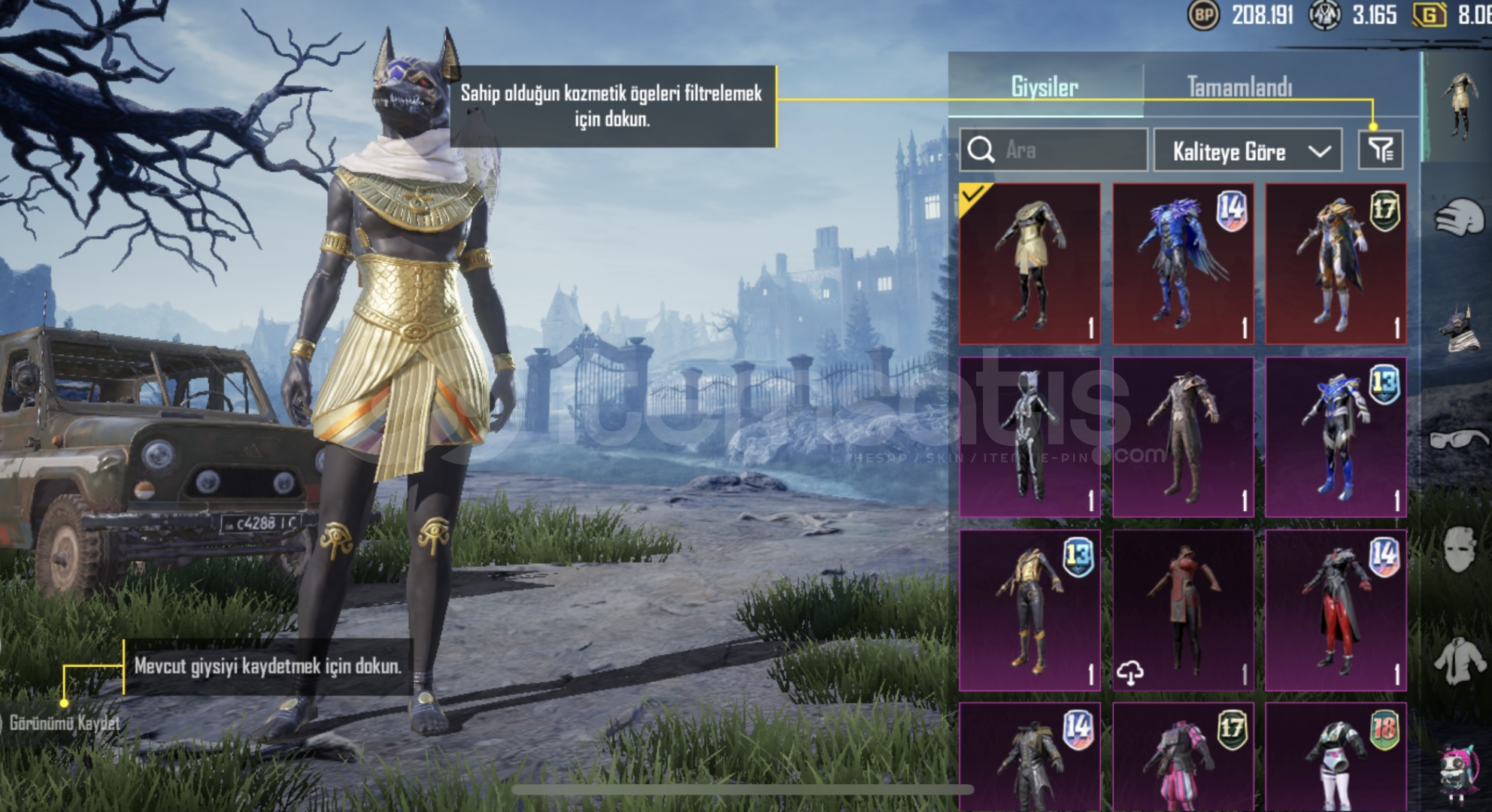Select the gold-white armored outfit with badge 17
The width and height of the screenshot is (1492, 812).
(1336, 263)
